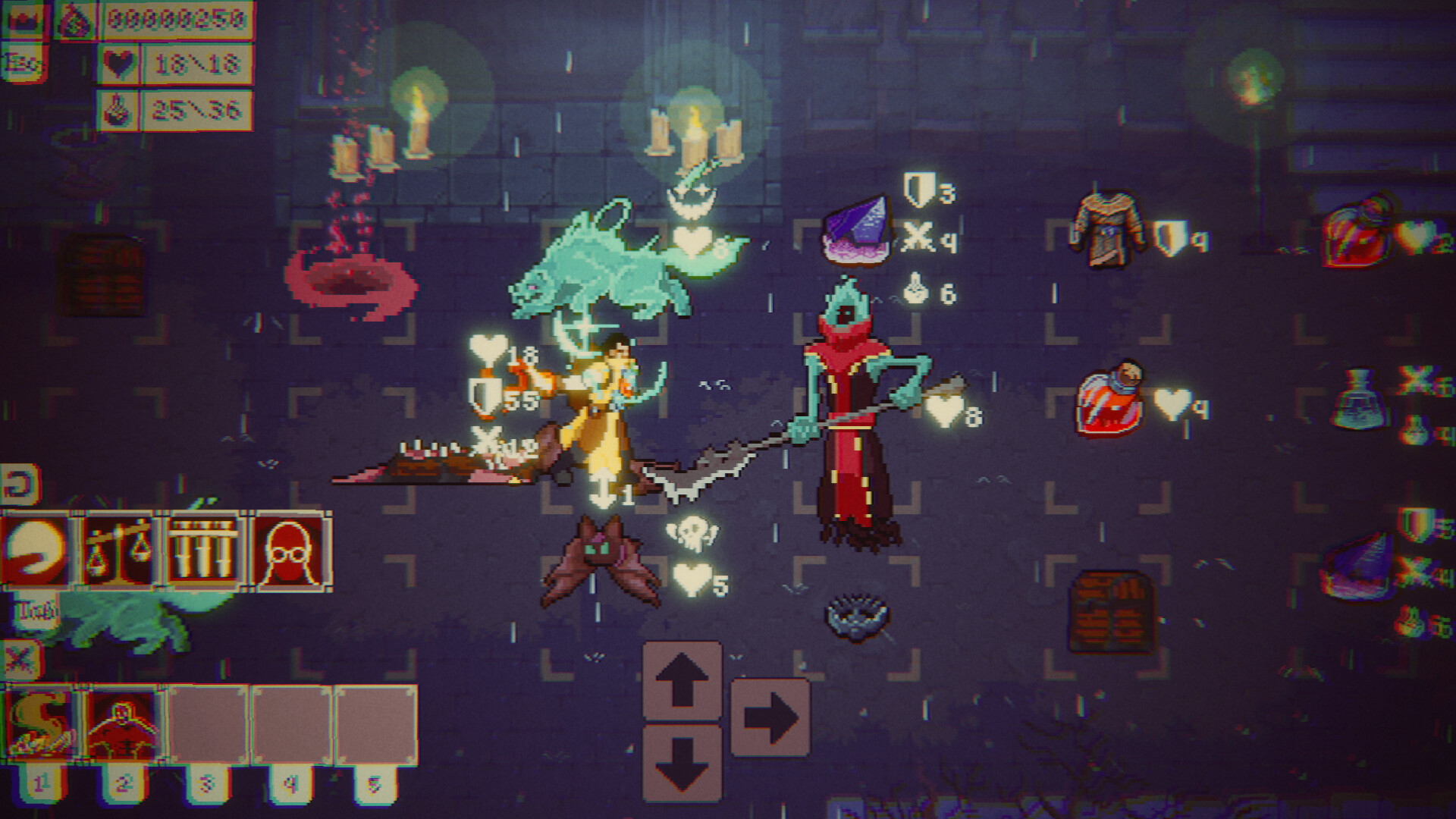Click the crown icon button
The image size is (1456, 819).
coord(25,20)
